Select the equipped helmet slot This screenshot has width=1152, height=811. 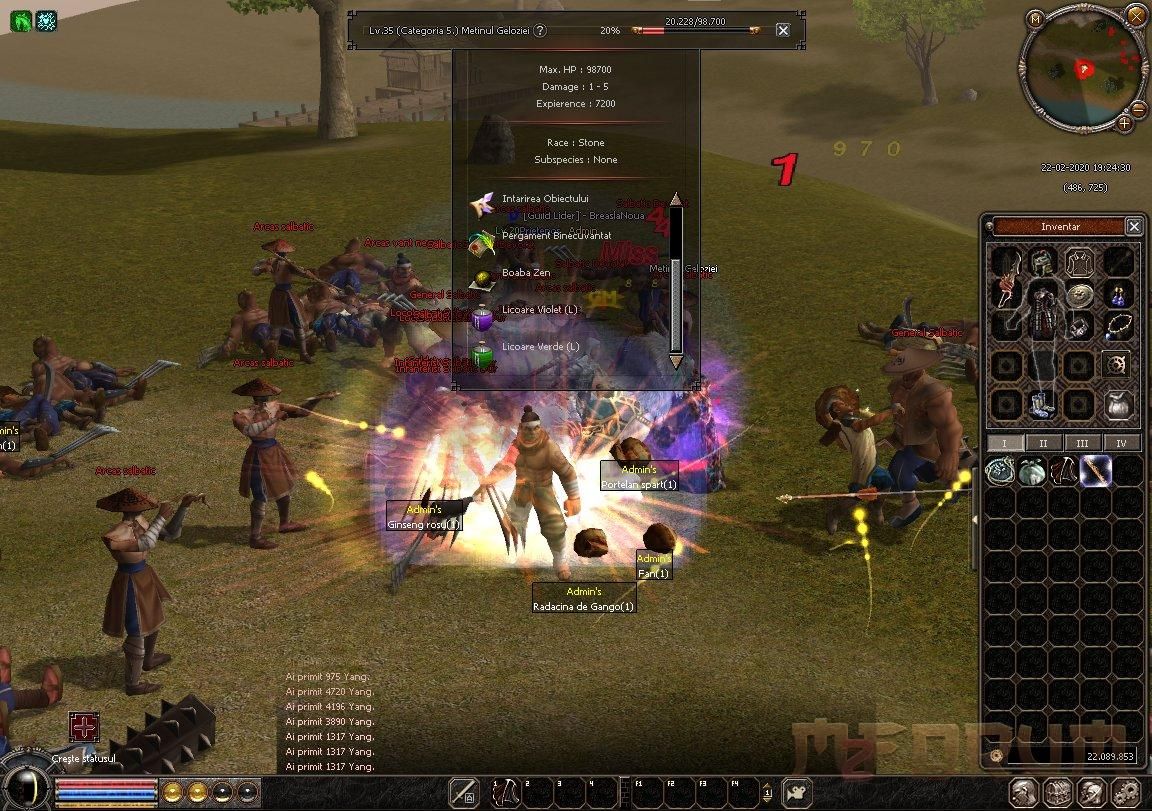[1043, 263]
